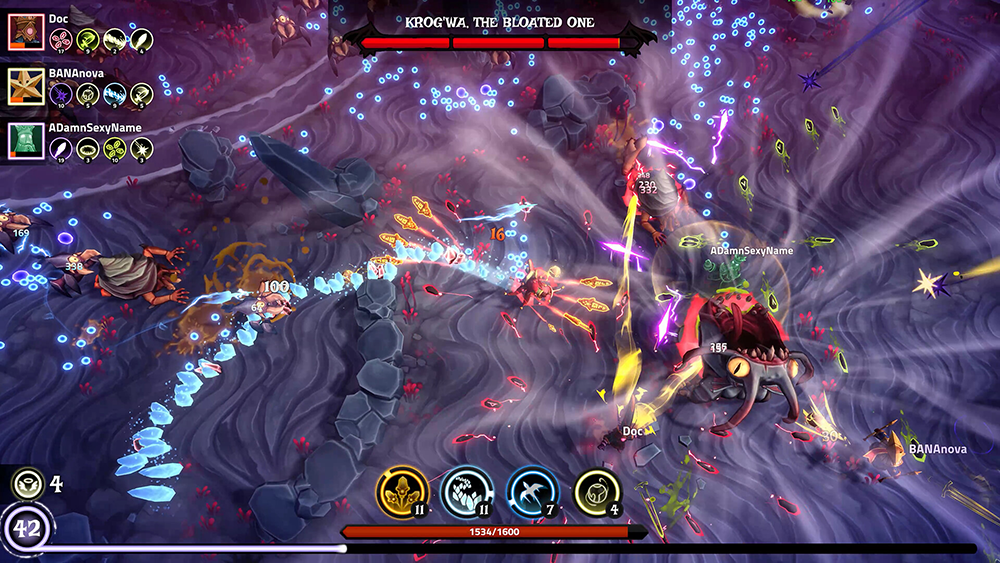
Task: Use the ice crystal trail ability
Action: (x=467, y=492)
